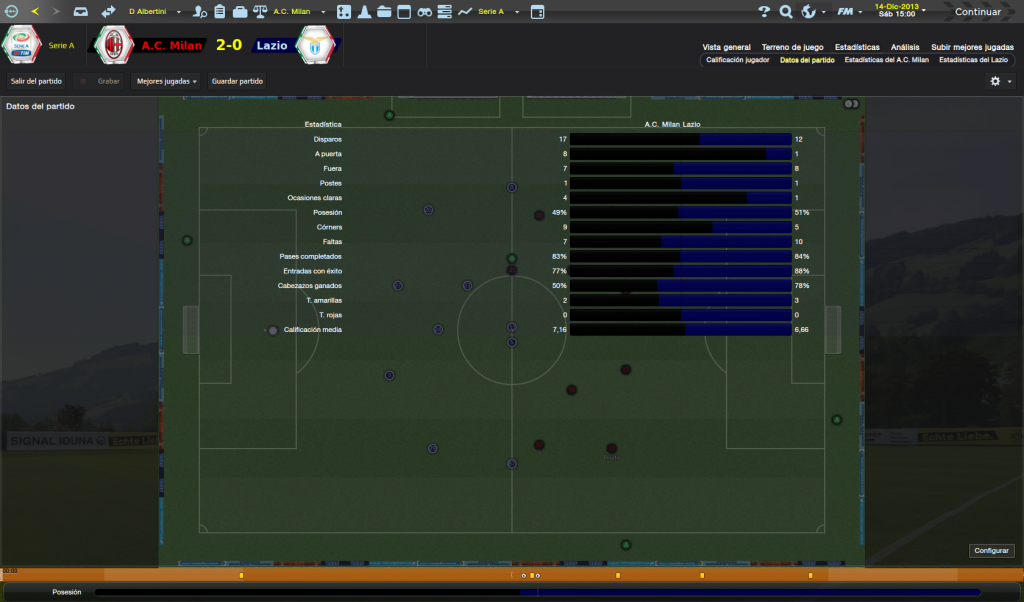This screenshot has width=1024, height=602.
Task: Open the D Albertini manager menu
Action: (152, 12)
